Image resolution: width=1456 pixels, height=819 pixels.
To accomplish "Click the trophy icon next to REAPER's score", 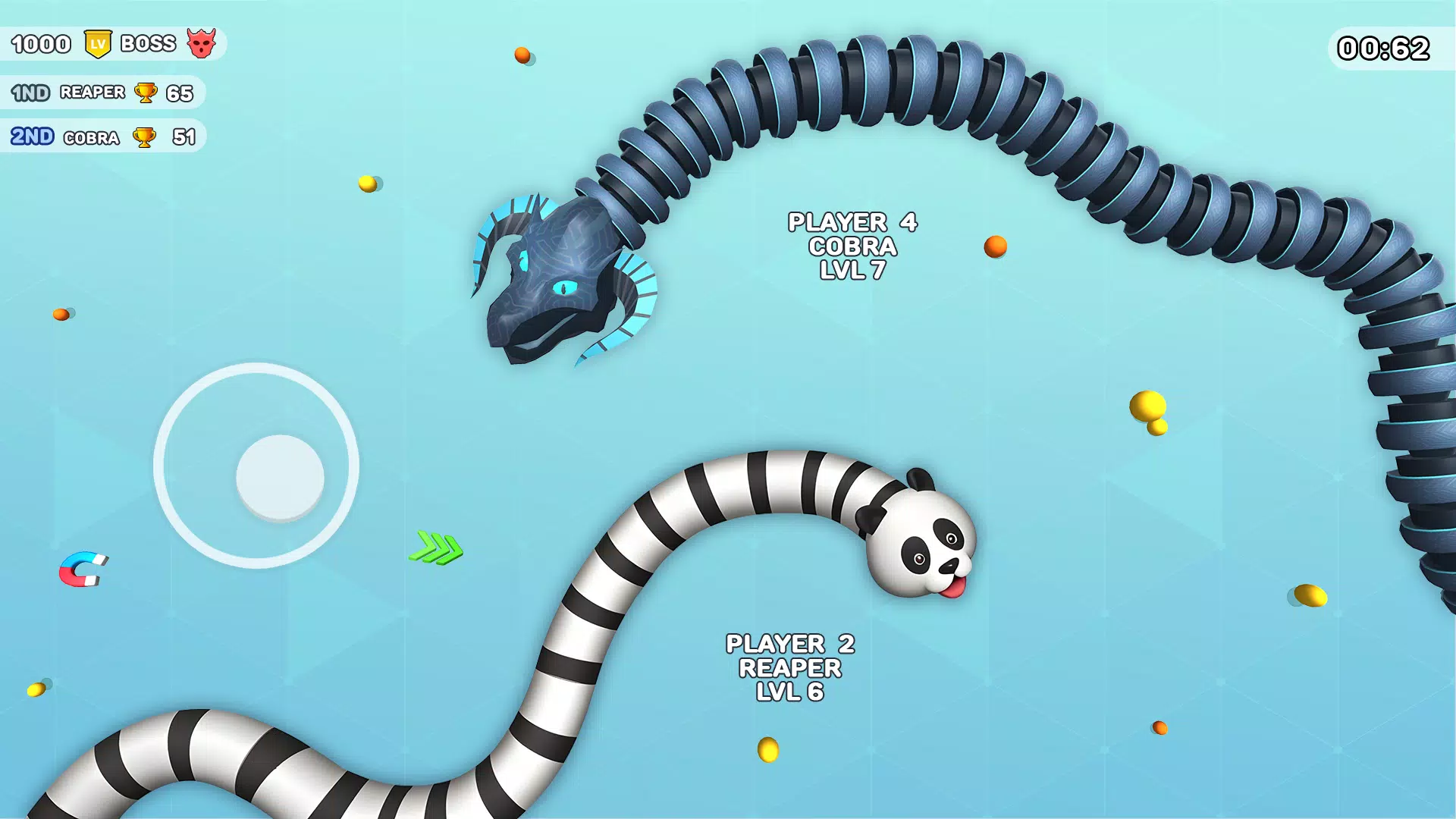I will click(144, 93).
